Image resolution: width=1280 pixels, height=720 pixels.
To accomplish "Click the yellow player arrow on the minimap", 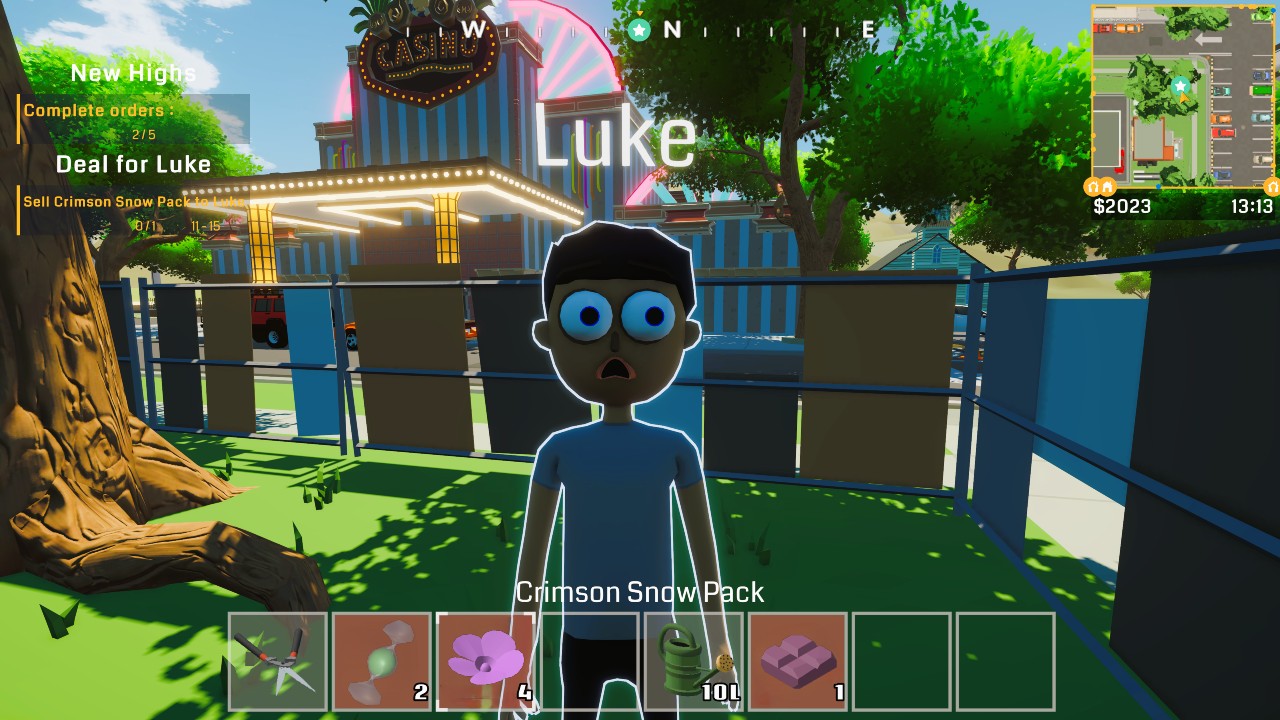I will 1183,99.
